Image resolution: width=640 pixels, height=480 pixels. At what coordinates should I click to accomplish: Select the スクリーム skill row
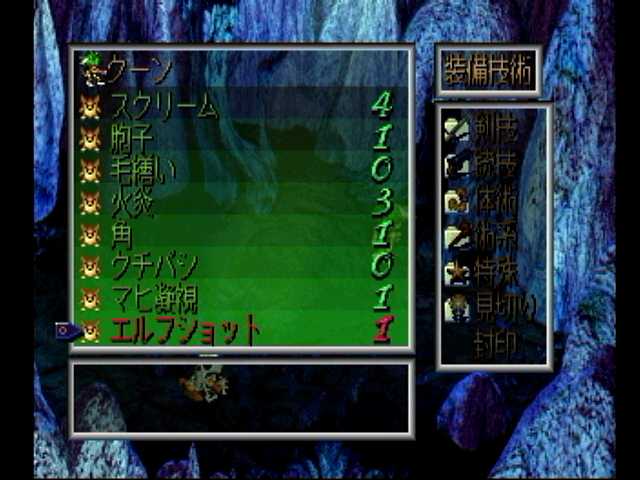coord(163,105)
